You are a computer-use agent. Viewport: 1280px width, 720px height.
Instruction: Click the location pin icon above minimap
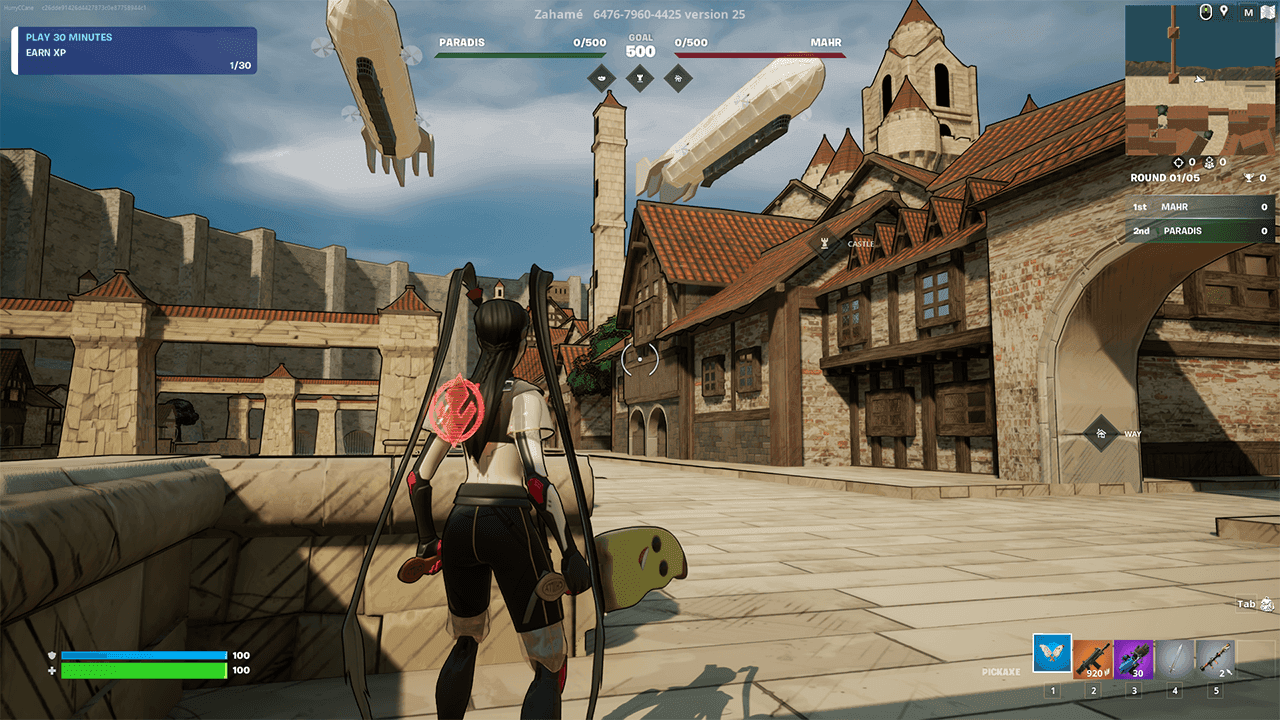(x=1223, y=13)
